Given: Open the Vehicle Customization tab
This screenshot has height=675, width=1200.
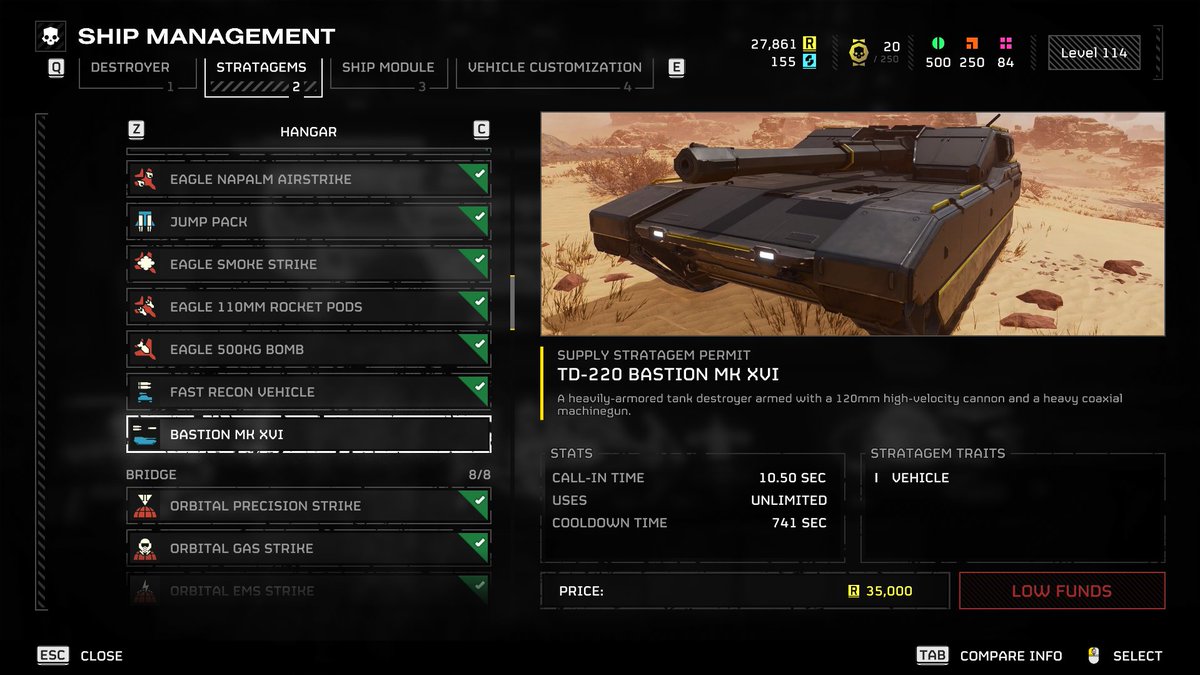Looking at the screenshot, I should (x=555, y=68).
